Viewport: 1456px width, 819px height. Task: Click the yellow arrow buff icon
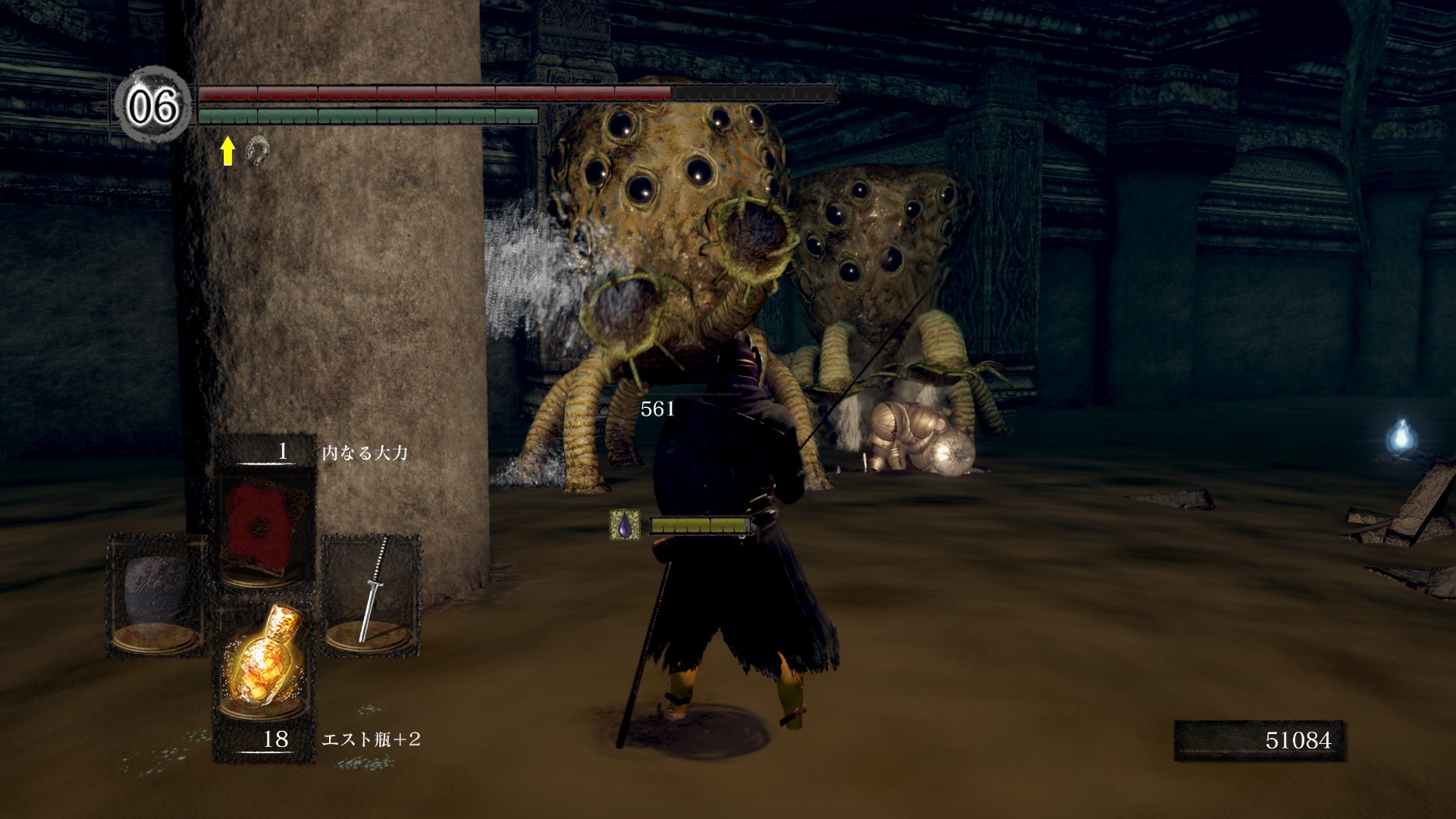coord(227,151)
